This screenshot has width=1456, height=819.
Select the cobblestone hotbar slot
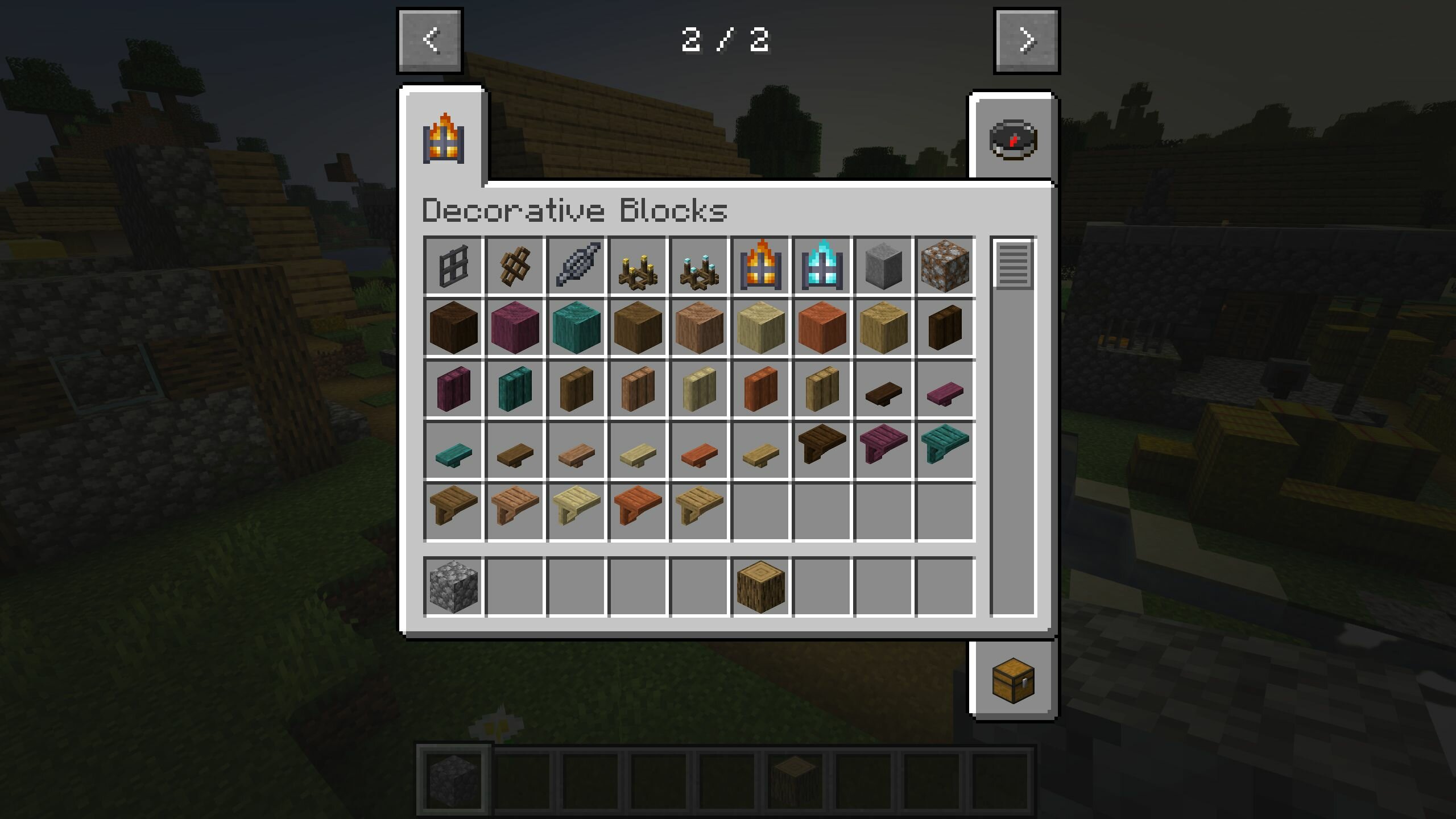453,586
